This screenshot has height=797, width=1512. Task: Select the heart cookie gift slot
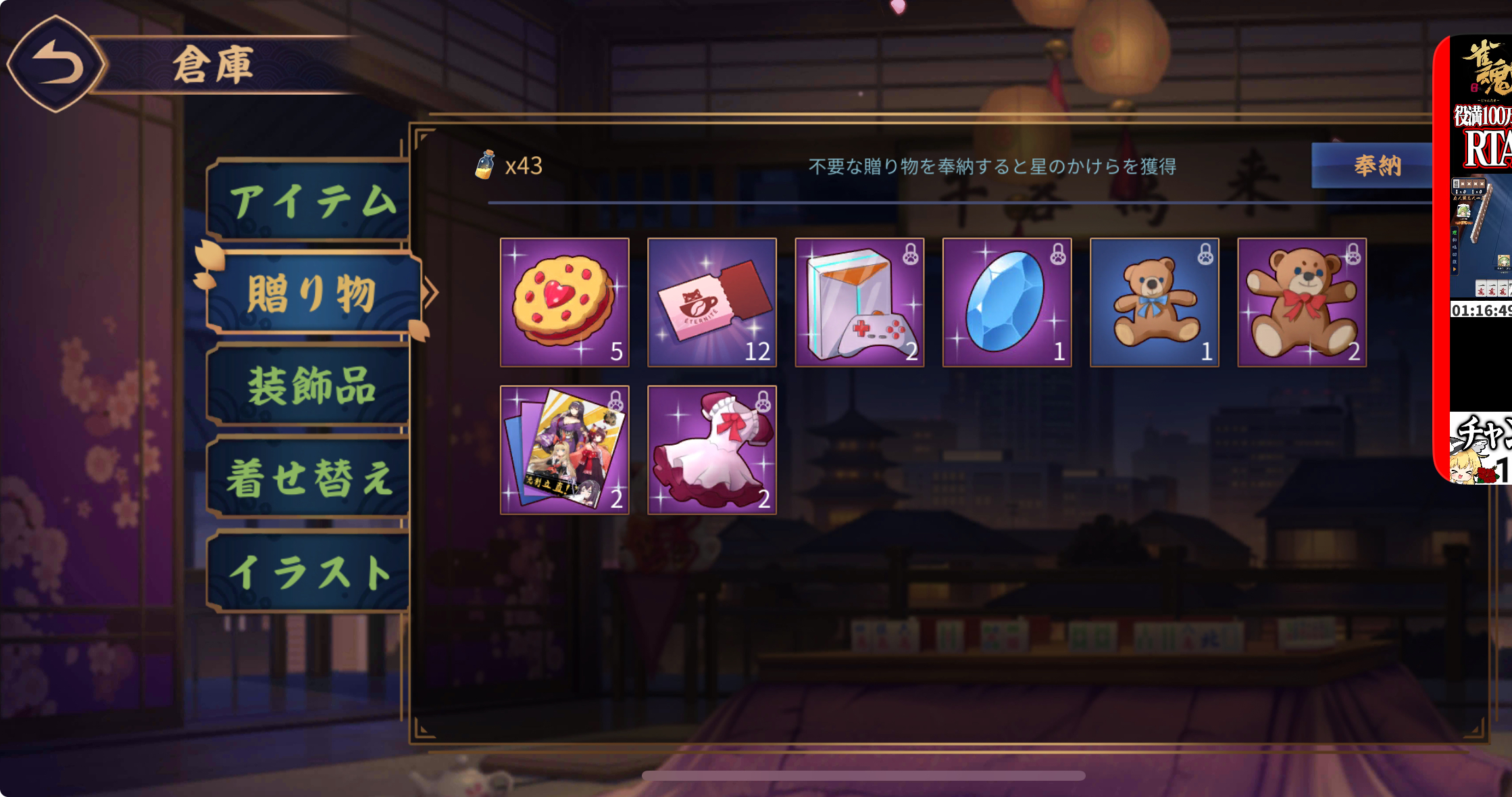point(565,302)
